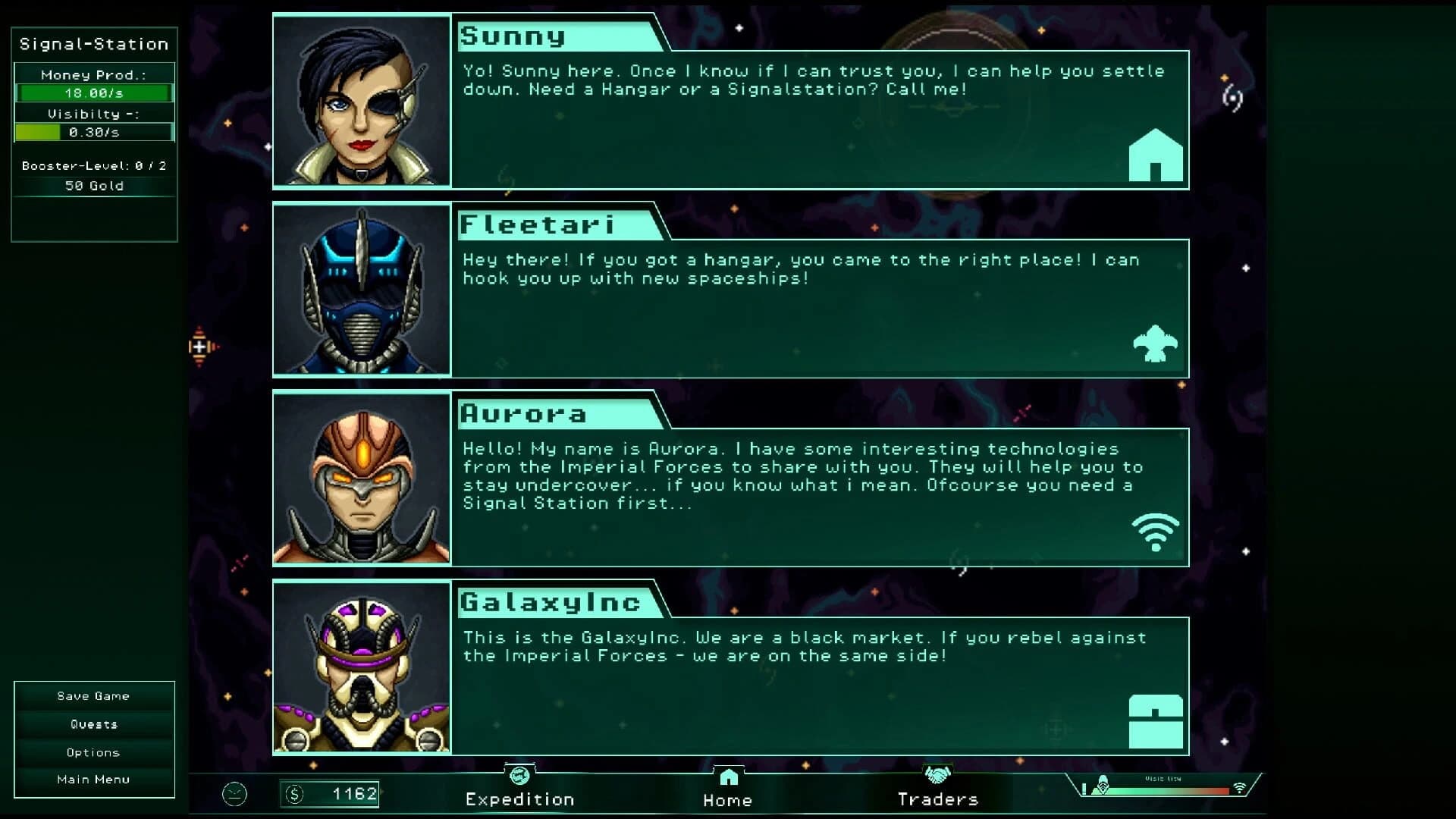Image resolution: width=1456 pixels, height=819 pixels.
Task: Select the globe icon above Expedition
Action: pyautogui.click(x=519, y=777)
